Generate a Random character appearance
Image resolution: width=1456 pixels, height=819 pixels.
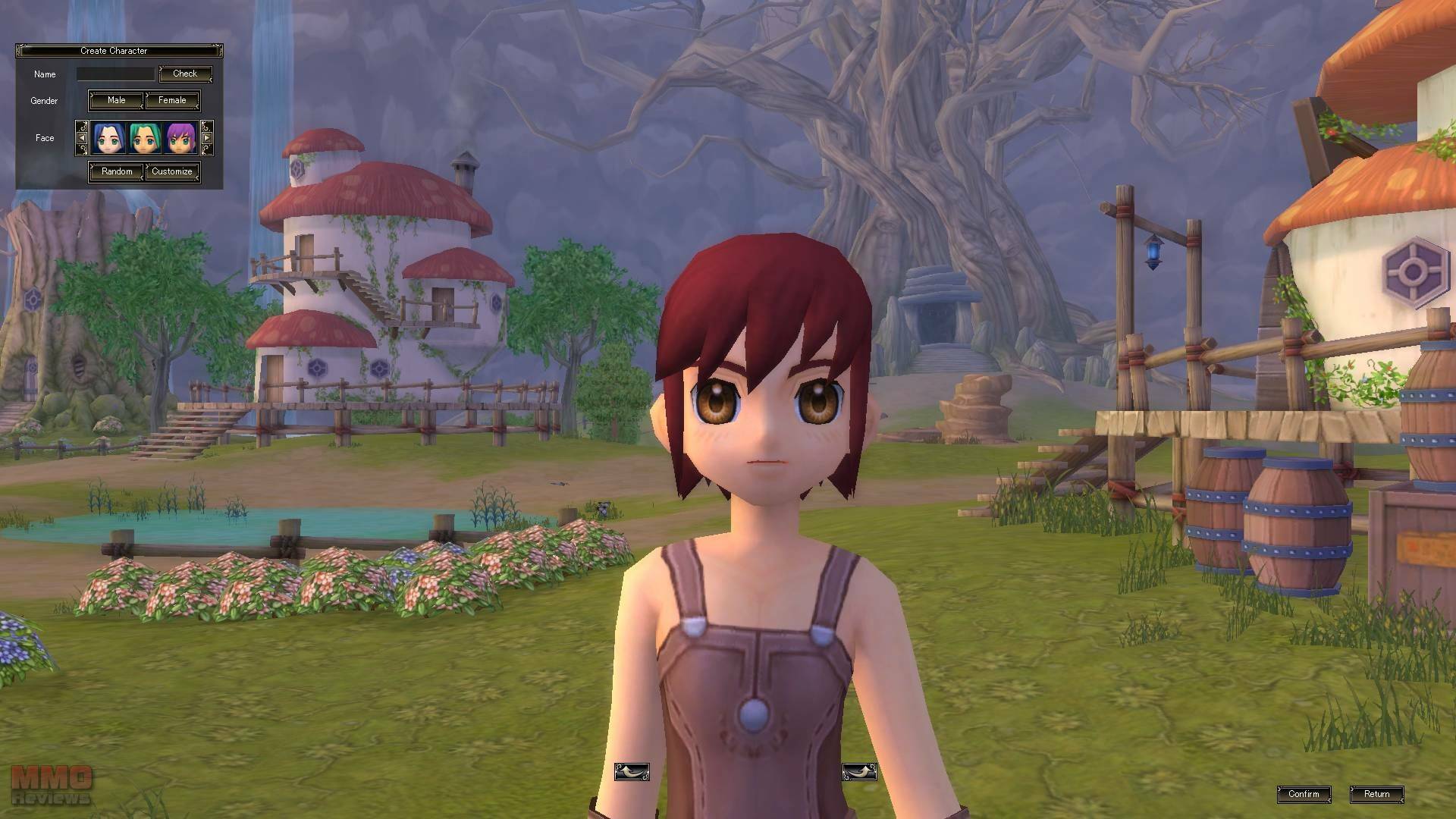point(117,171)
